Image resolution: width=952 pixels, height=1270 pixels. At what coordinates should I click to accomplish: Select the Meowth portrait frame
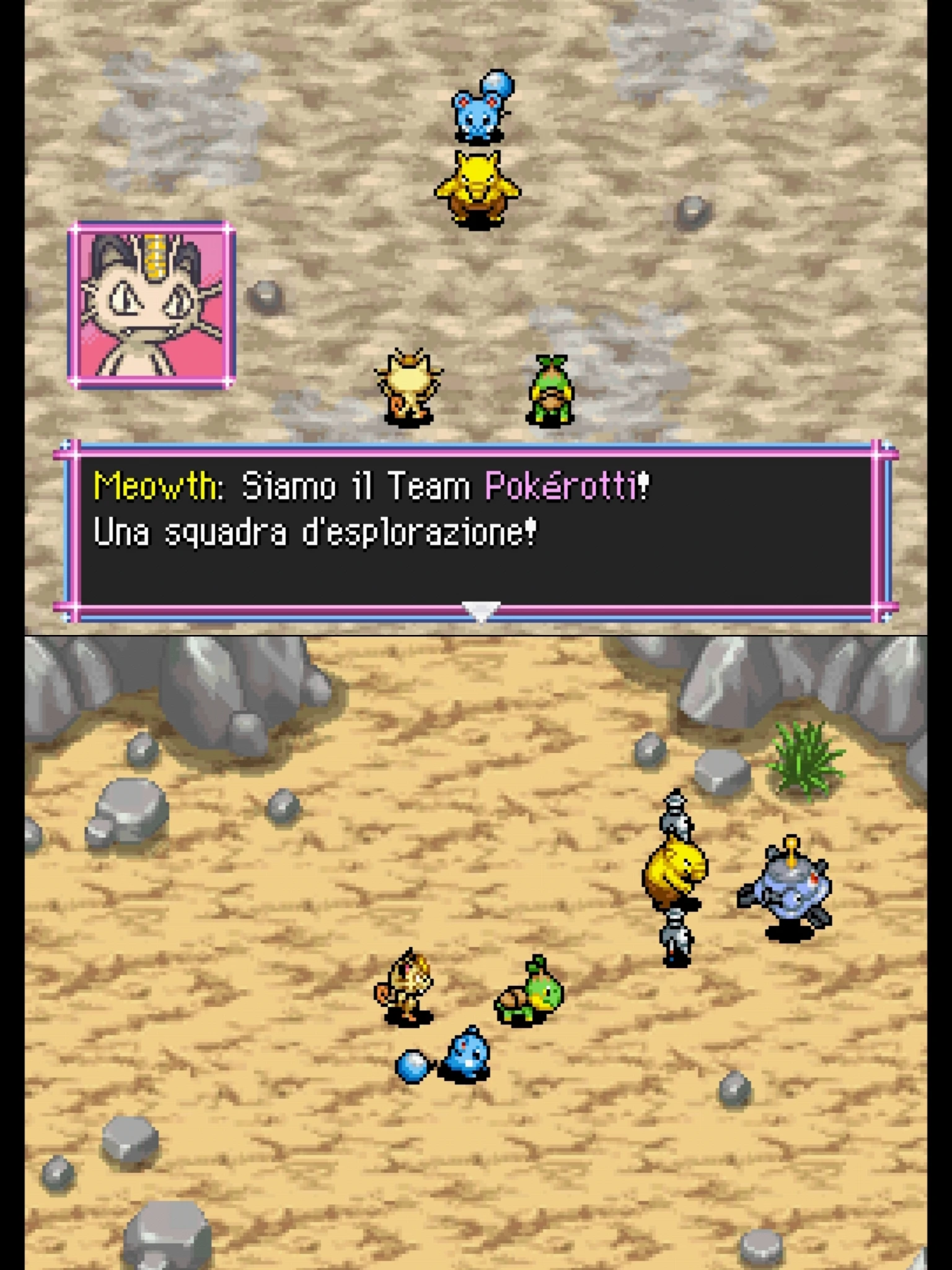(x=152, y=304)
